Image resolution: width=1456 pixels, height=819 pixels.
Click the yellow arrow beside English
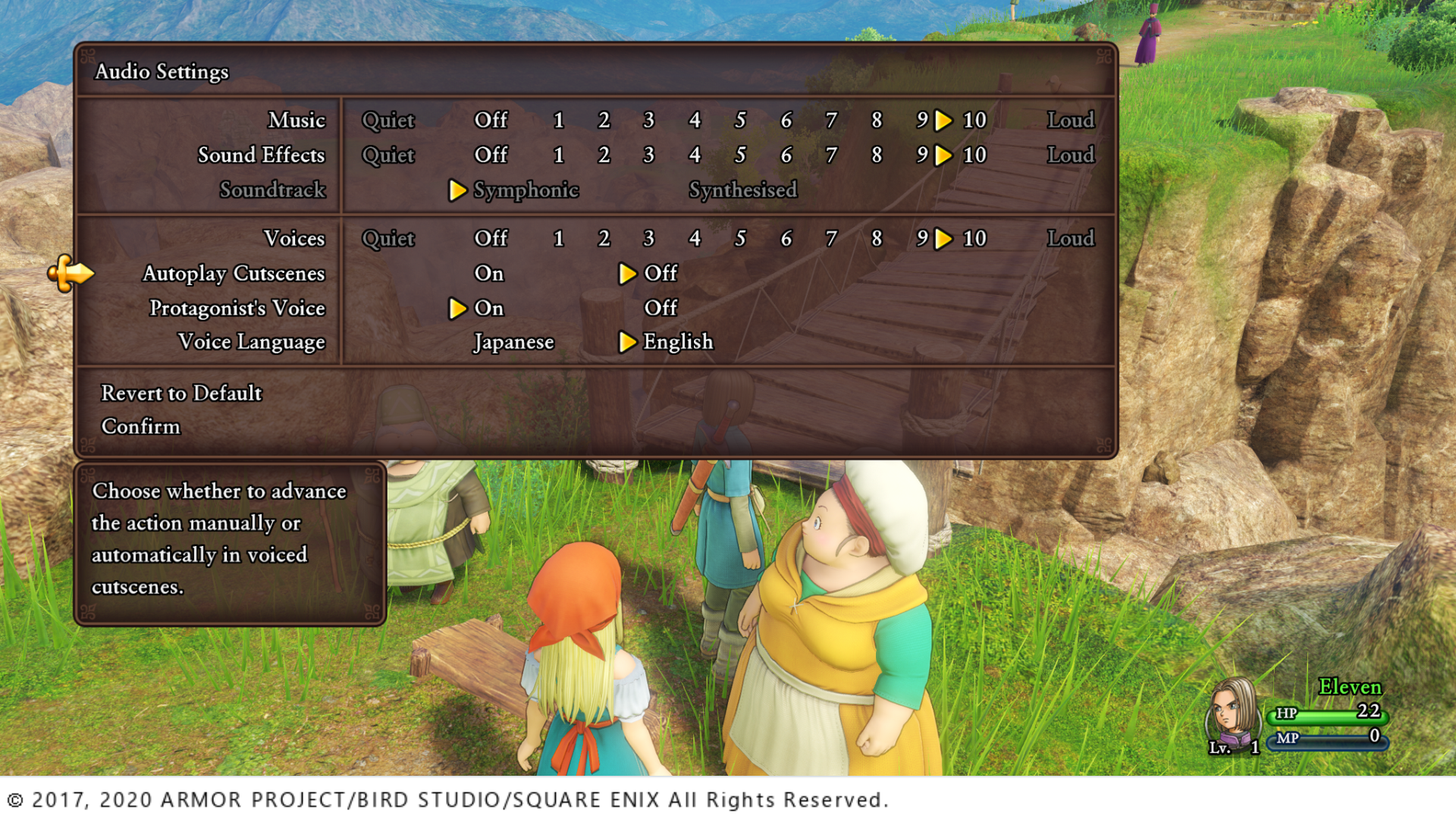(628, 342)
